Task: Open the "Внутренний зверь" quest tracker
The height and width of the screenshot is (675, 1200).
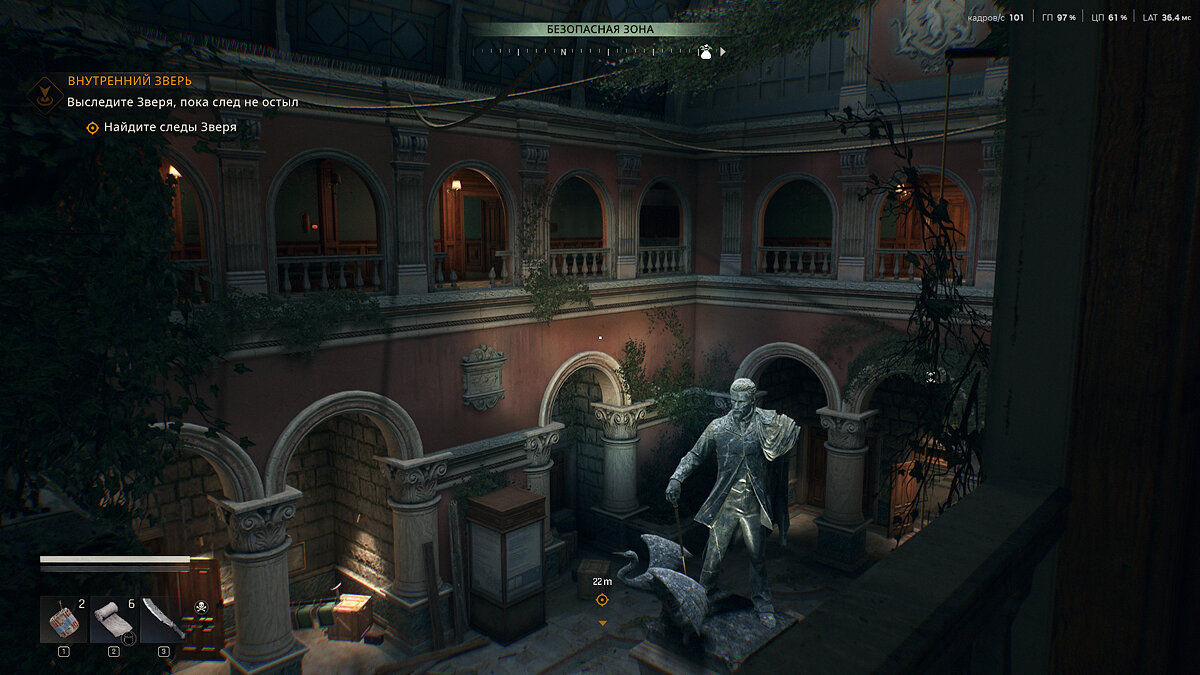Action: (129, 81)
